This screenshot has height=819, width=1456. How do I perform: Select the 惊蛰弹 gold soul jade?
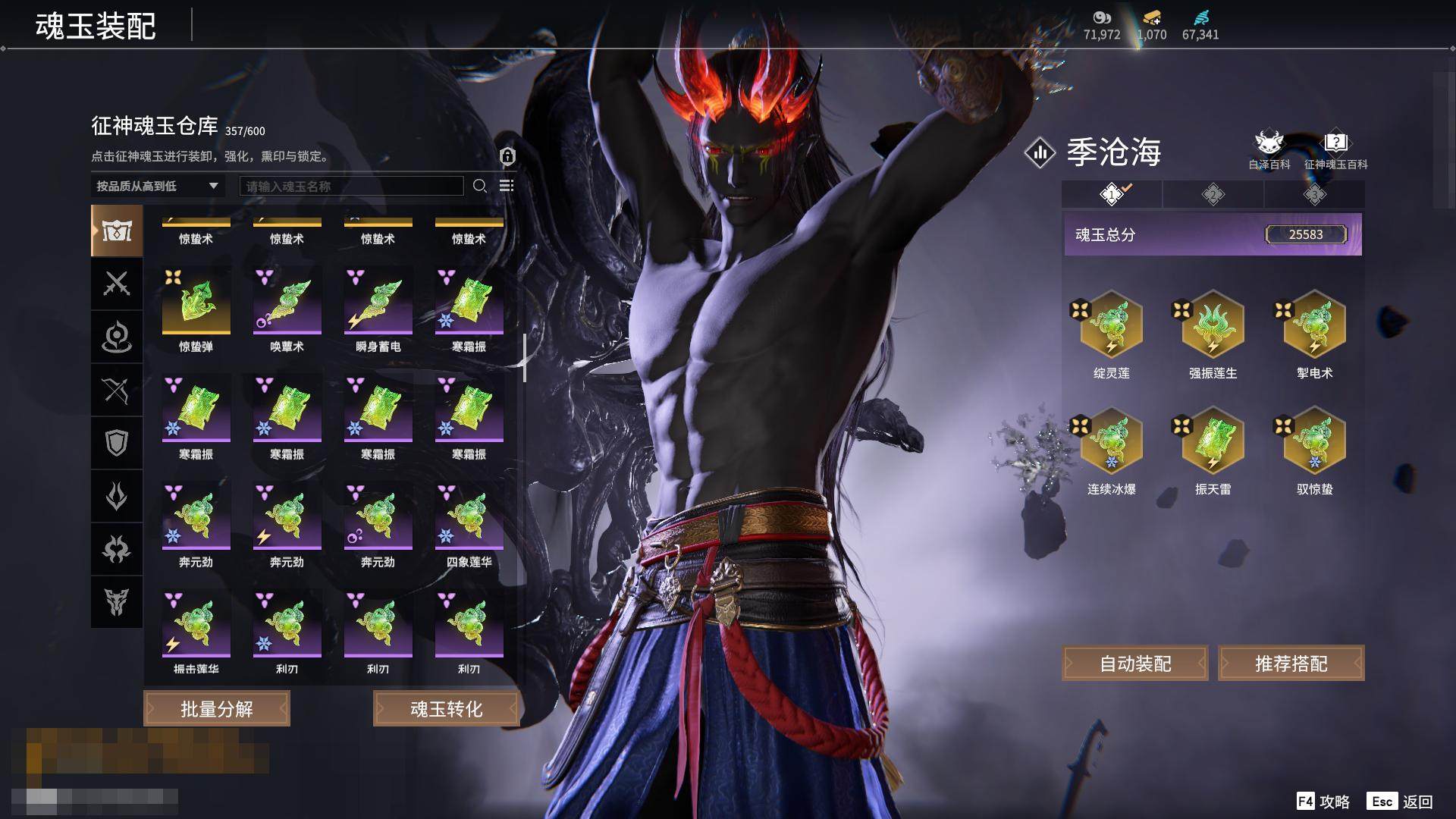(196, 303)
